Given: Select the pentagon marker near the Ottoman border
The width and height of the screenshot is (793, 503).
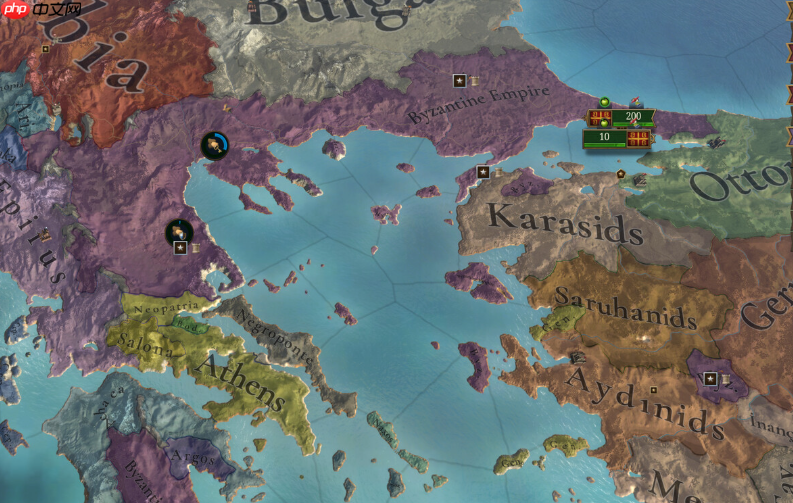Looking at the screenshot, I should tap(621, 174).
